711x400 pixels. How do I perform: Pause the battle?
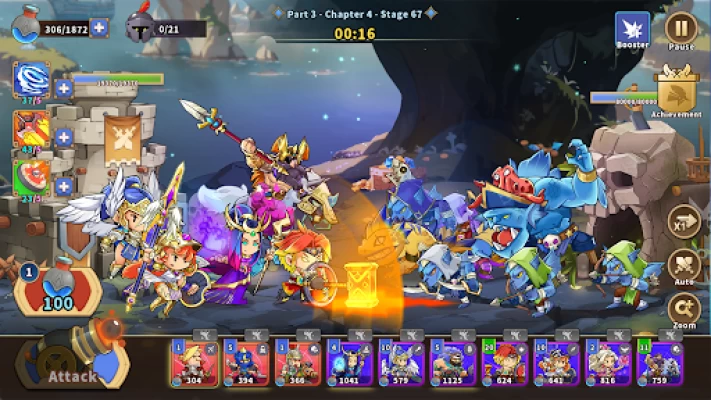point(682,28)
